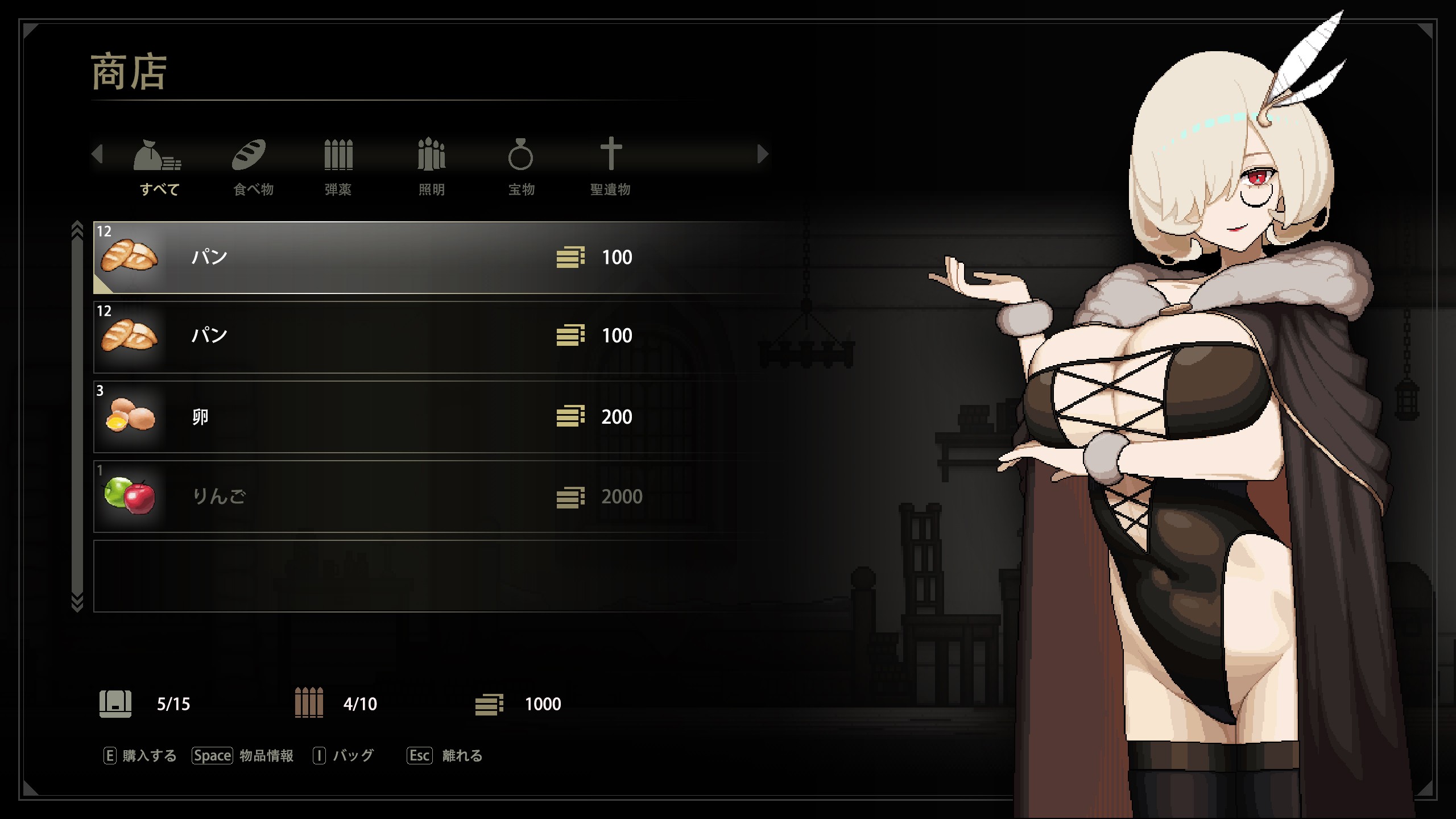Click the bag inventory icon showing 5/15
Screen dimensions: 1456x819
pos(116,704)
